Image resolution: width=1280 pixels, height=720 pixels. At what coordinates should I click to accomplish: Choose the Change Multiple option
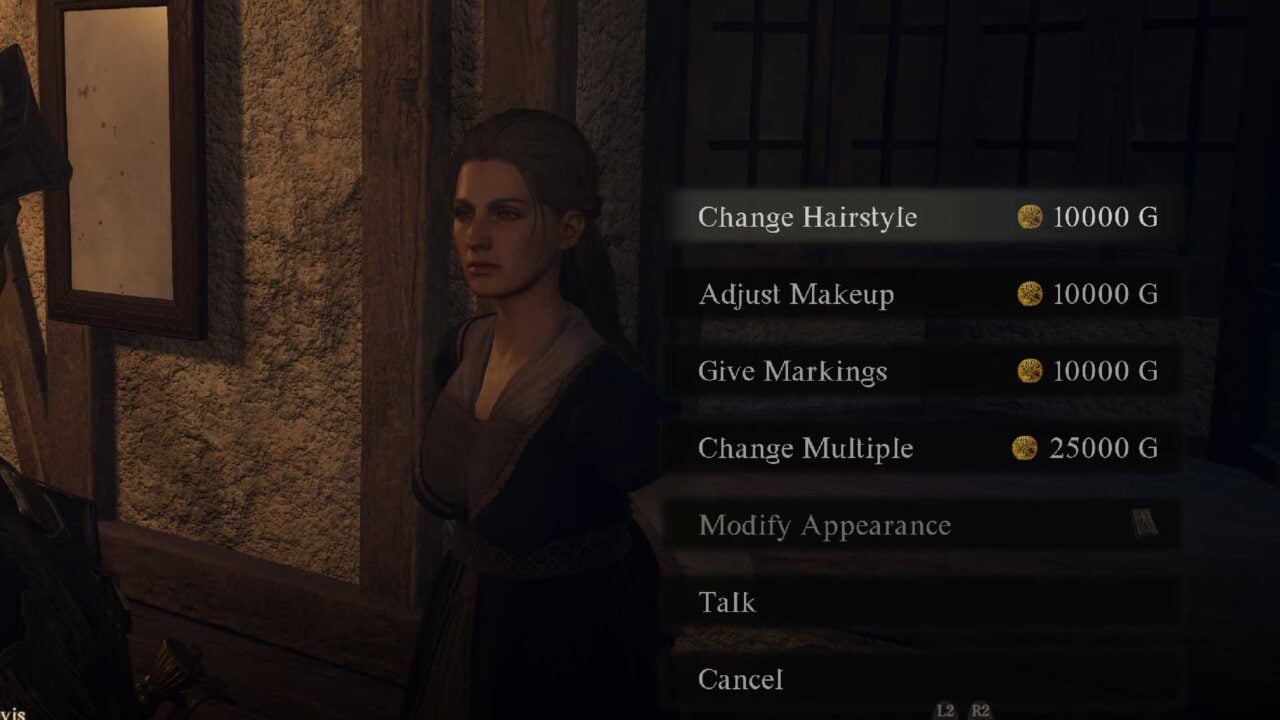click(x=805, y=448)
